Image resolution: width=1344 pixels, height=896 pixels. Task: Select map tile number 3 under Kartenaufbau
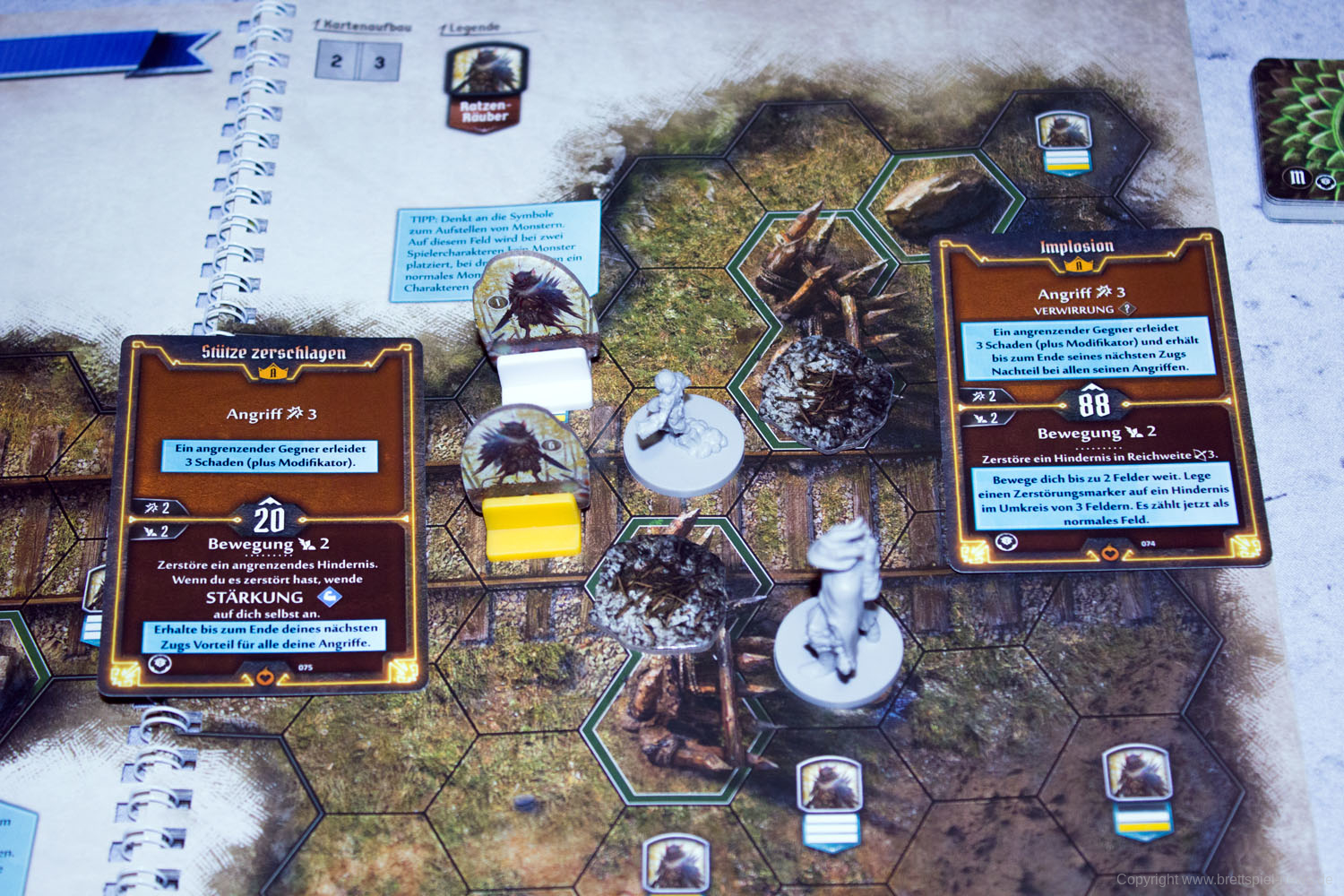[x=380, y=63]
